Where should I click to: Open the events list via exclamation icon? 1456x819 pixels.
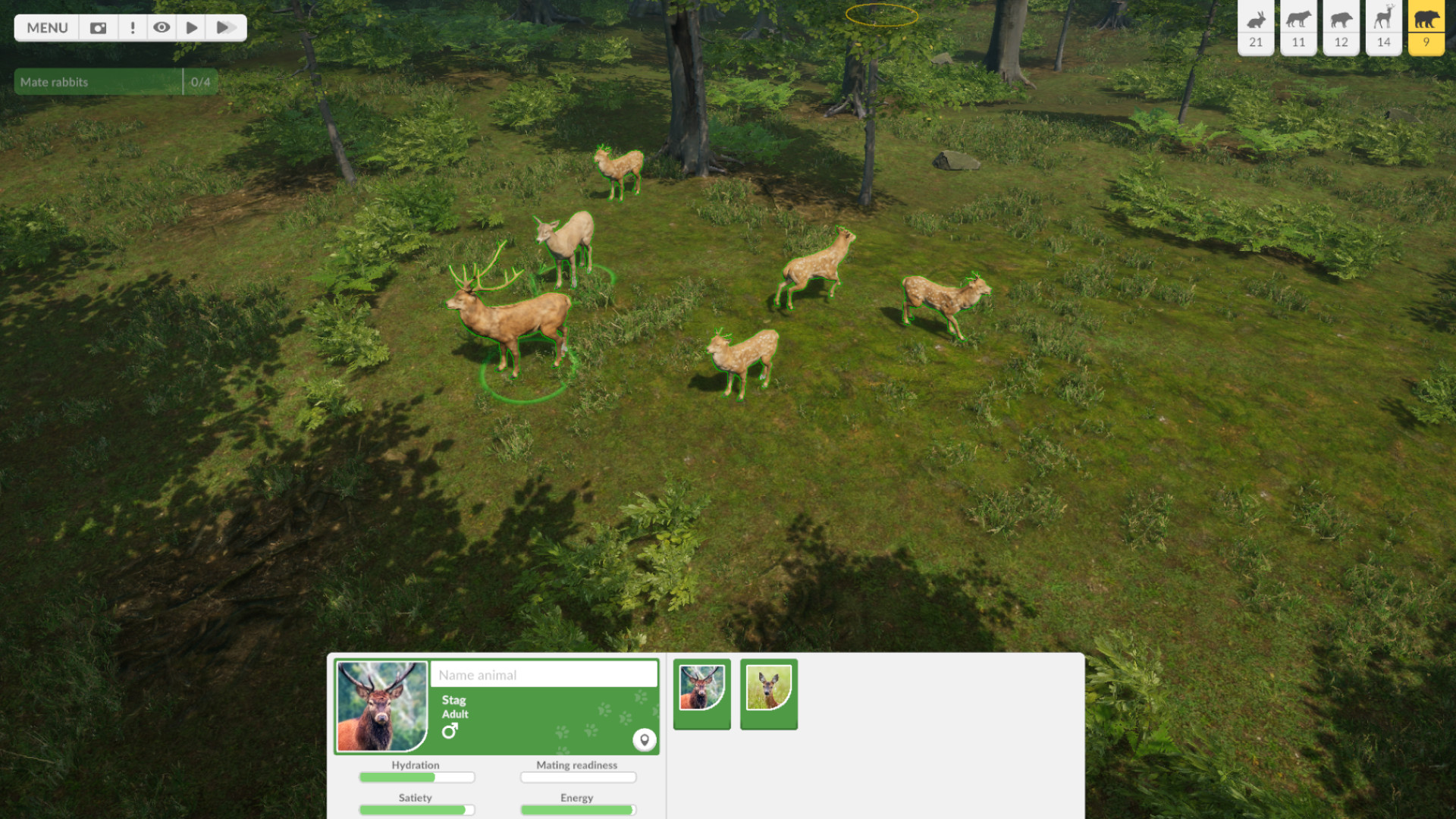[133, 27]
